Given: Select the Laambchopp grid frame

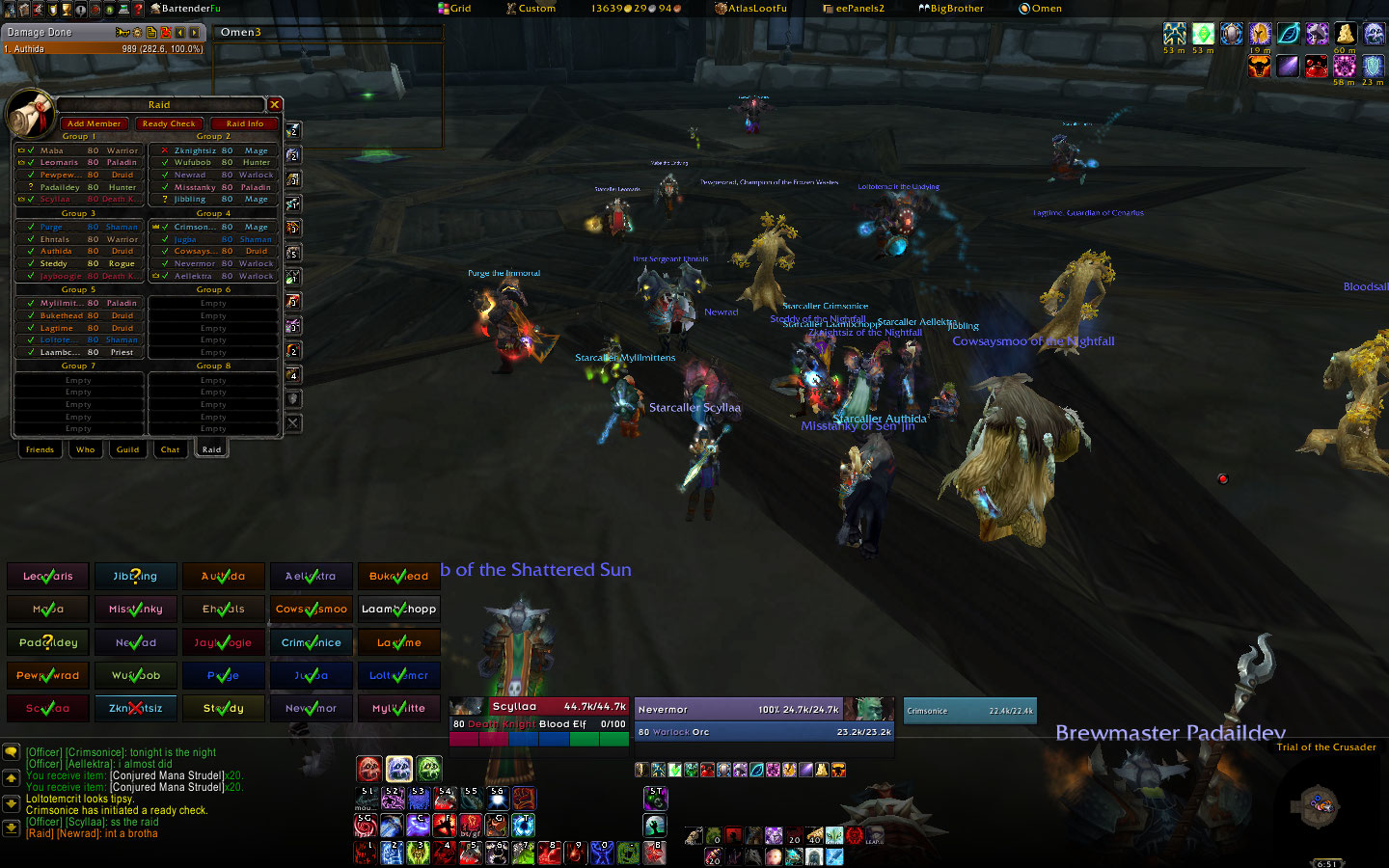Looking at the screenshot, I should (398, 609).
